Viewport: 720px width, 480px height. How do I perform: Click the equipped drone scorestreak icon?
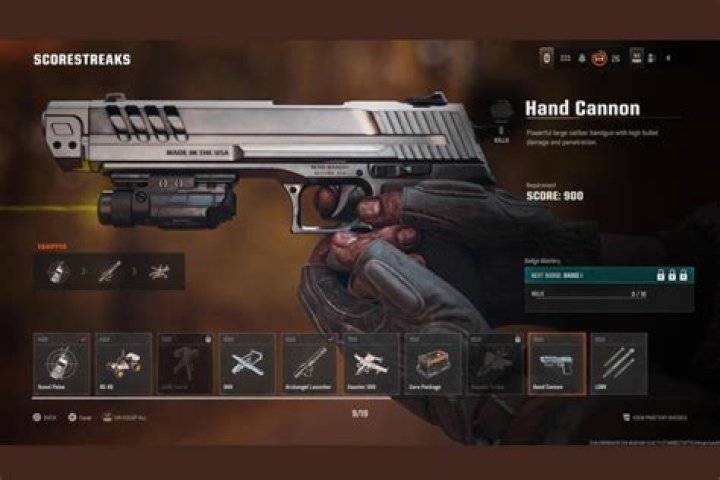pyautogui.click(x=159, y=270)
